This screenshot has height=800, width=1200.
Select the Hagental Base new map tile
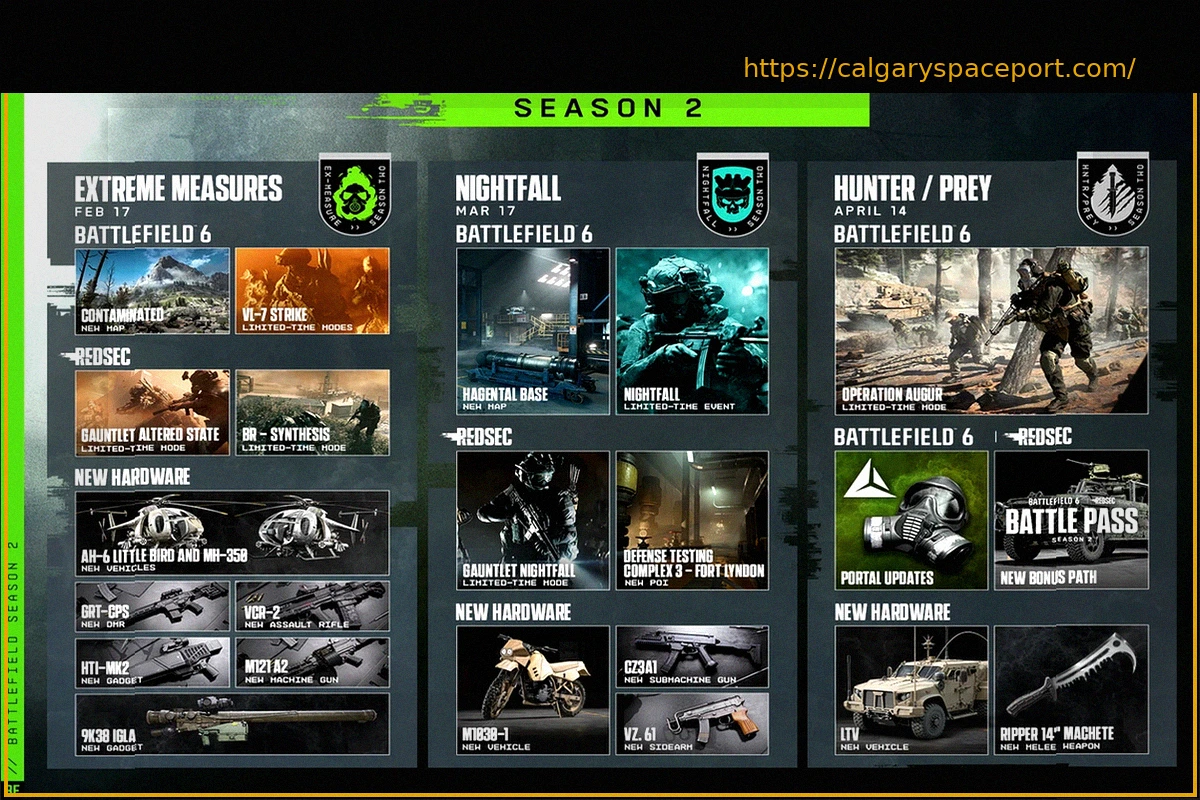[x=533, y=331]
